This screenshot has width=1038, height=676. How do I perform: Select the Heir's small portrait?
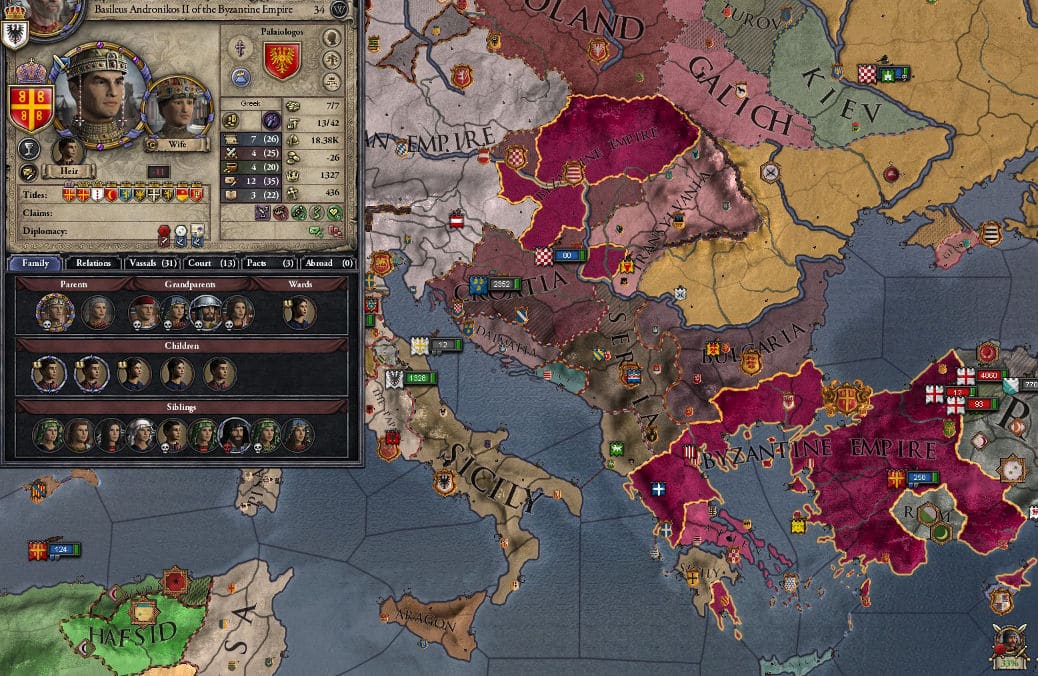(x=67, y=150)
